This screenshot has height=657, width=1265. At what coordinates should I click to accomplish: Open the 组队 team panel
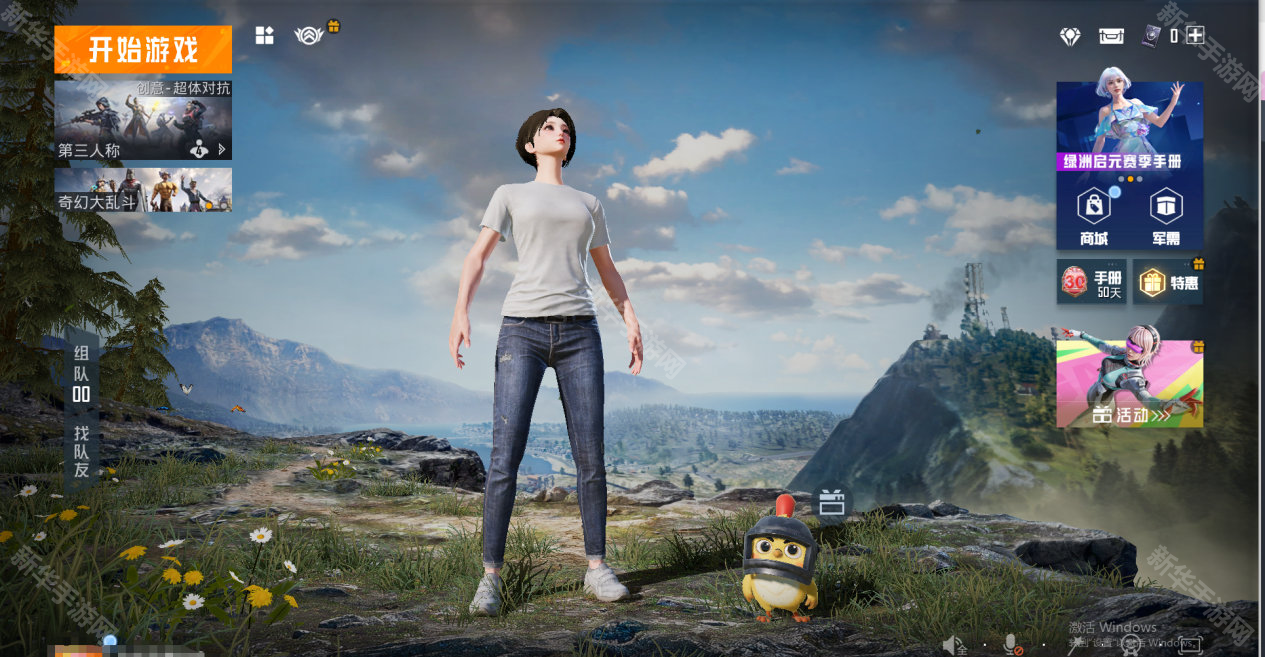click(81, 373)
